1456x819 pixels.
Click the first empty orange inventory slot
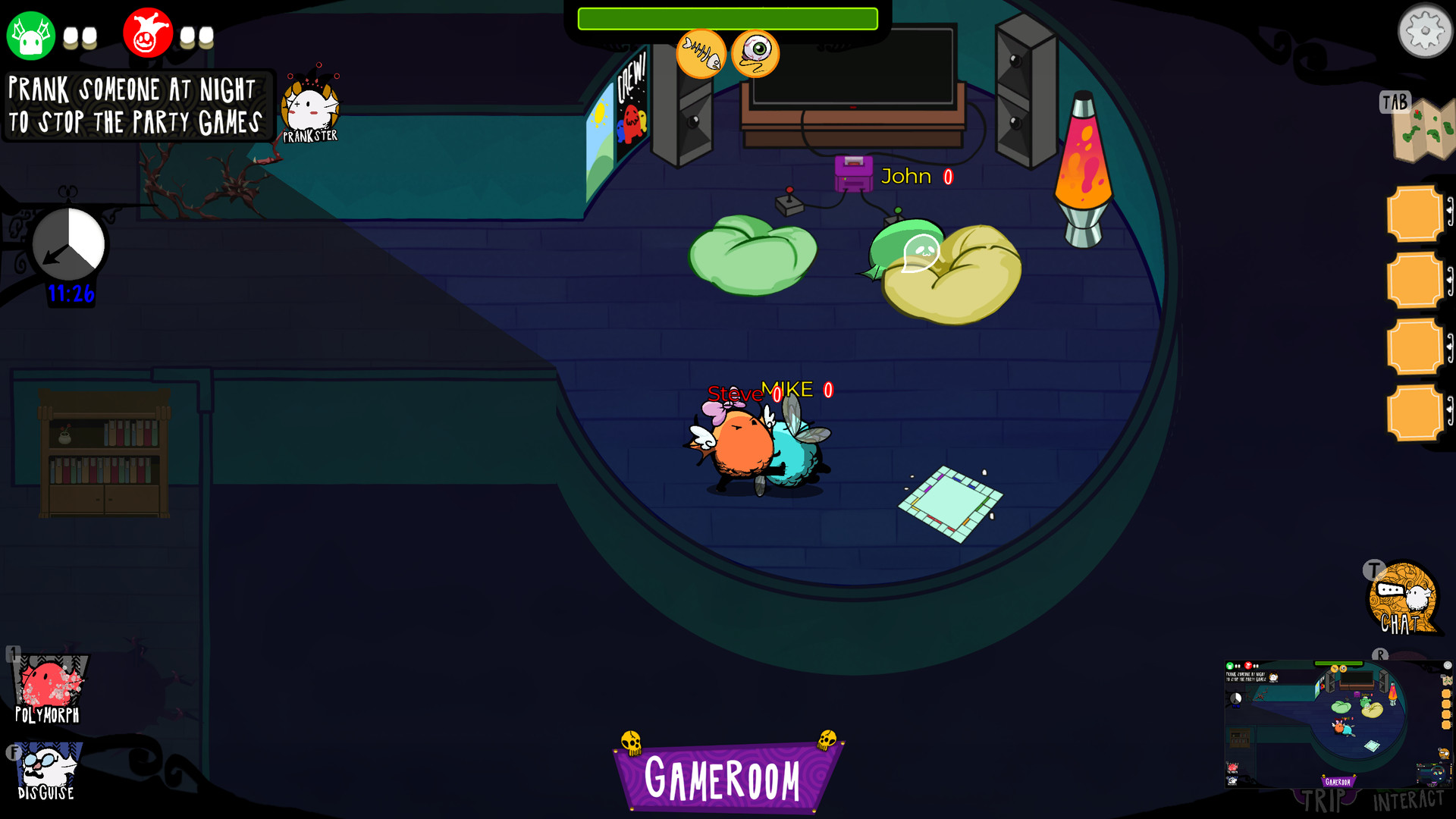click(x=1414, y=214)
